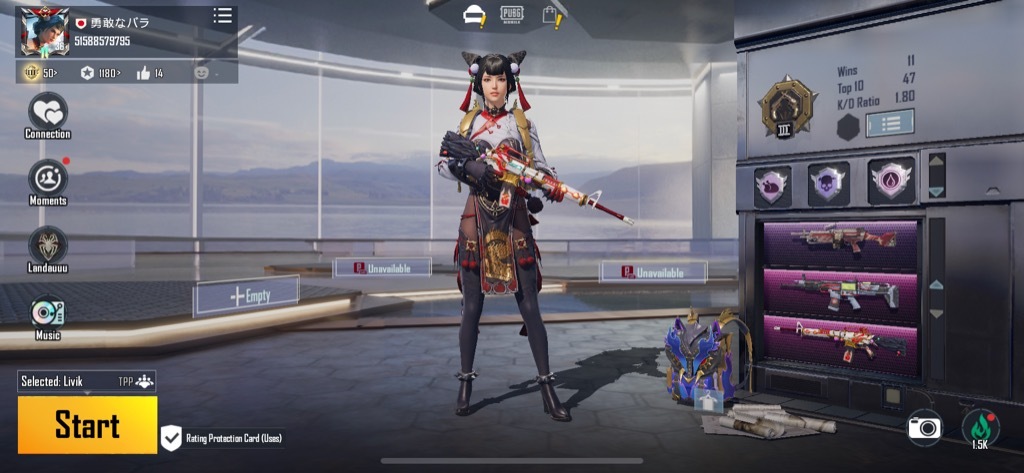Screen dimensions: 1024x473
Task: Open the player avatar profile
Action: 42,32
